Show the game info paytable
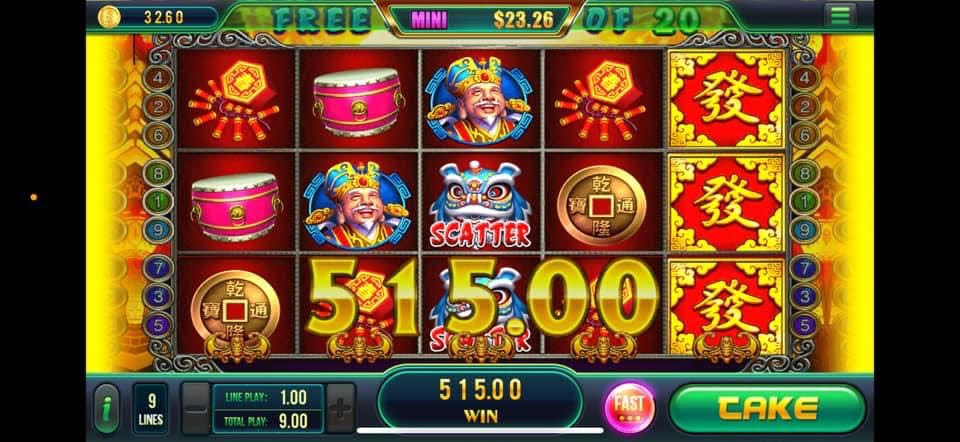Viewport: 960px width, 442px height. [106, 408]
